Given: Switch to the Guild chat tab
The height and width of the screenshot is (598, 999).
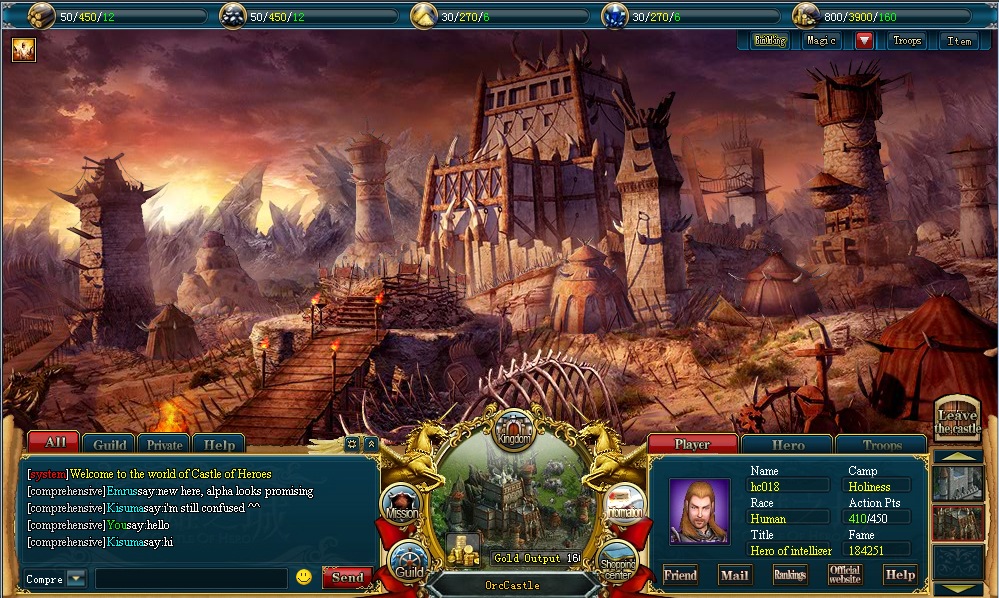Looking at the screenshot, I should pyautogui.click(x=110, y=445).
